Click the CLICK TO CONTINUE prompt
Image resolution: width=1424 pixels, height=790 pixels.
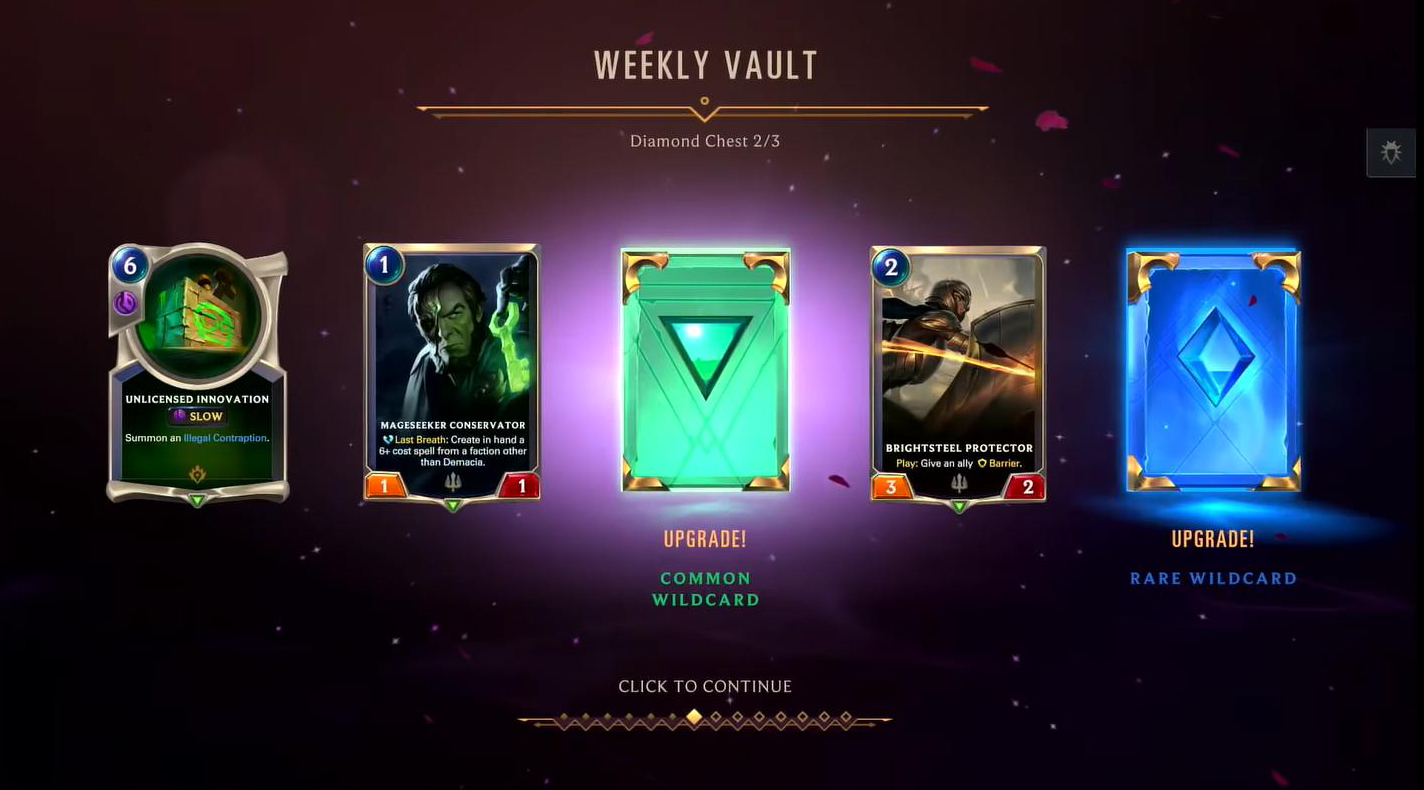tap(705, 686)
